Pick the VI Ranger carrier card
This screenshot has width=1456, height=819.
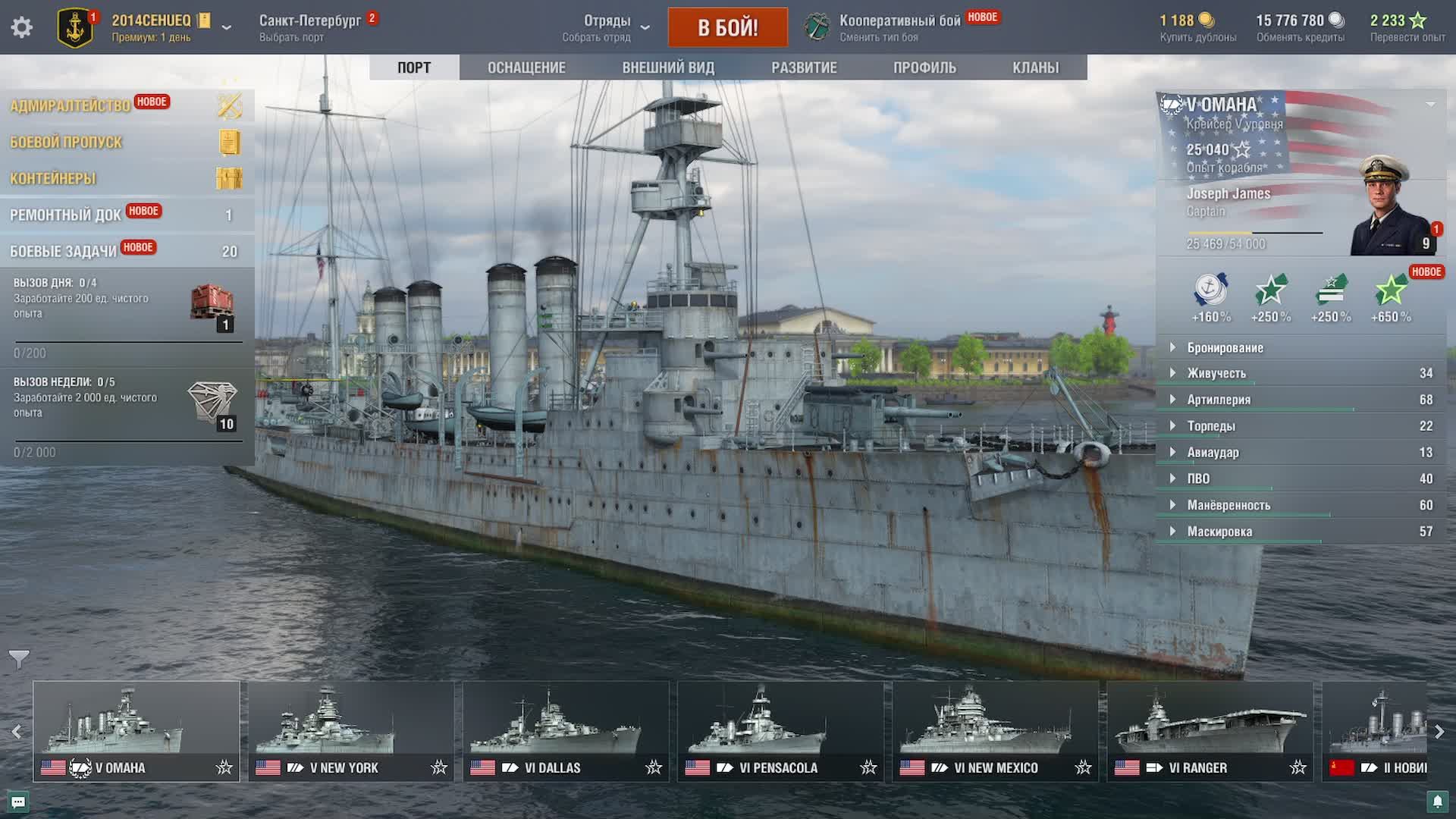point(1210,730)
